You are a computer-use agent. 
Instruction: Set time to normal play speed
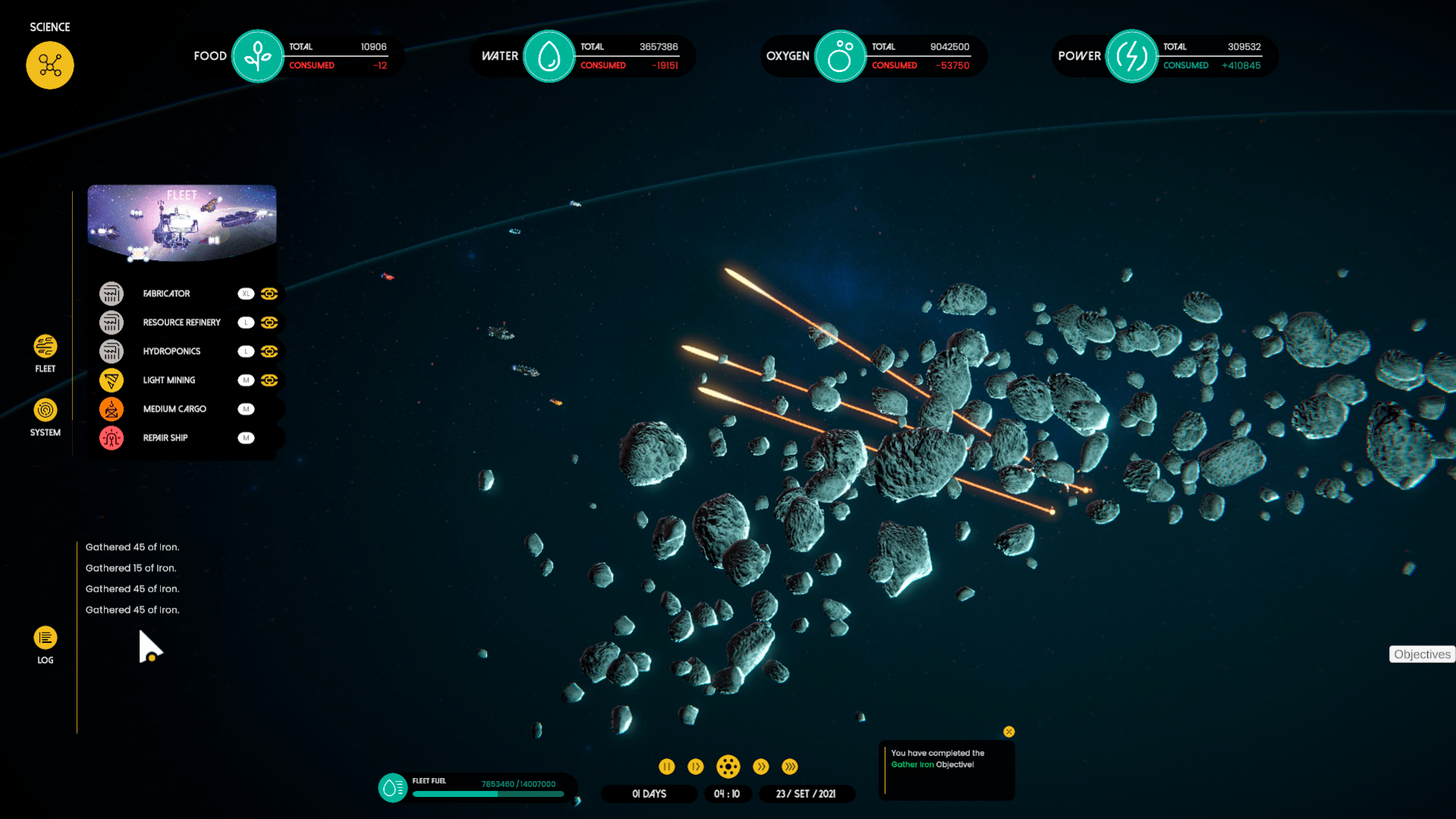[x=695, y=767]
